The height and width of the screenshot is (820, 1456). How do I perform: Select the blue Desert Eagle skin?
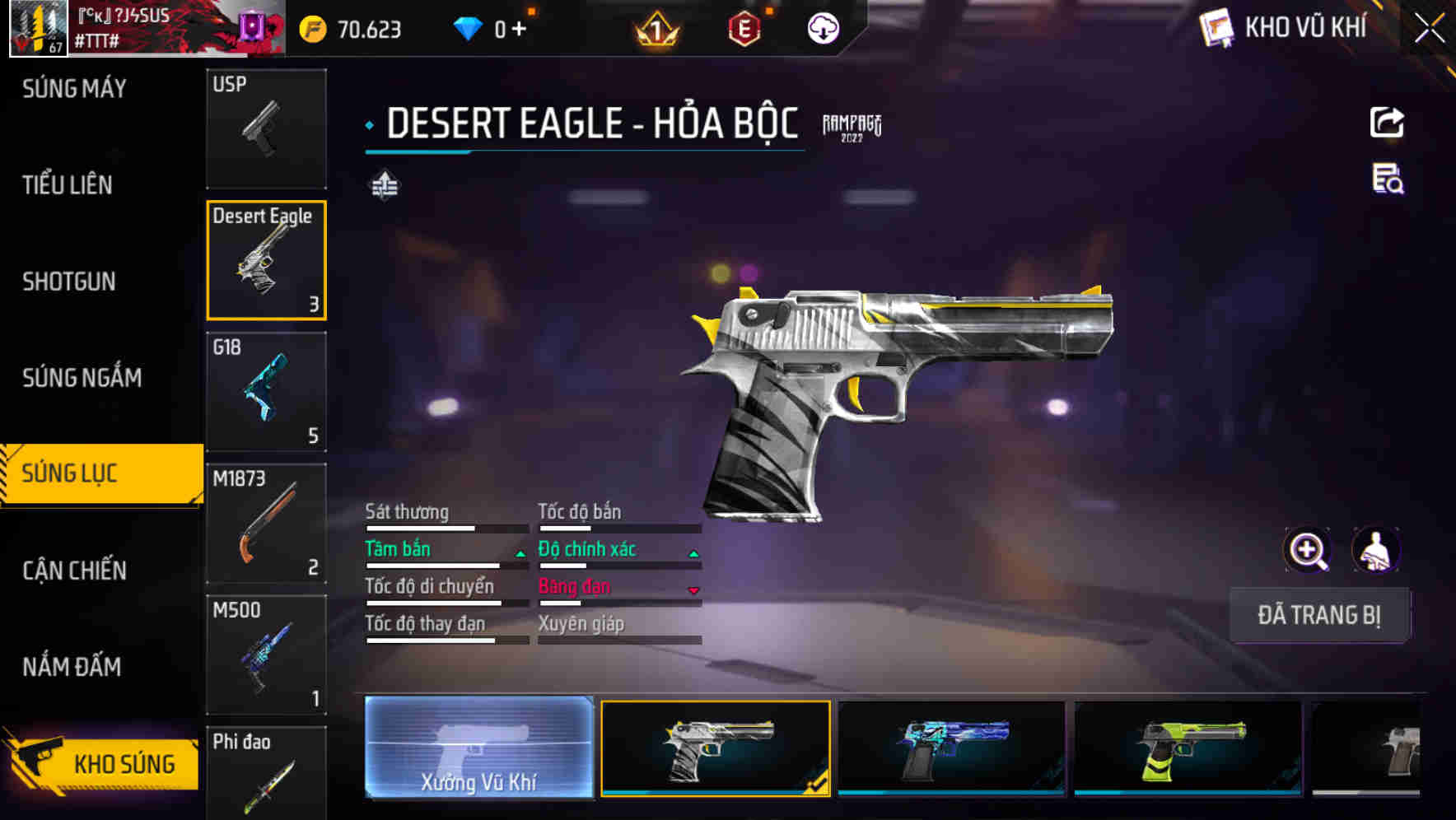[x=951, y=748]
